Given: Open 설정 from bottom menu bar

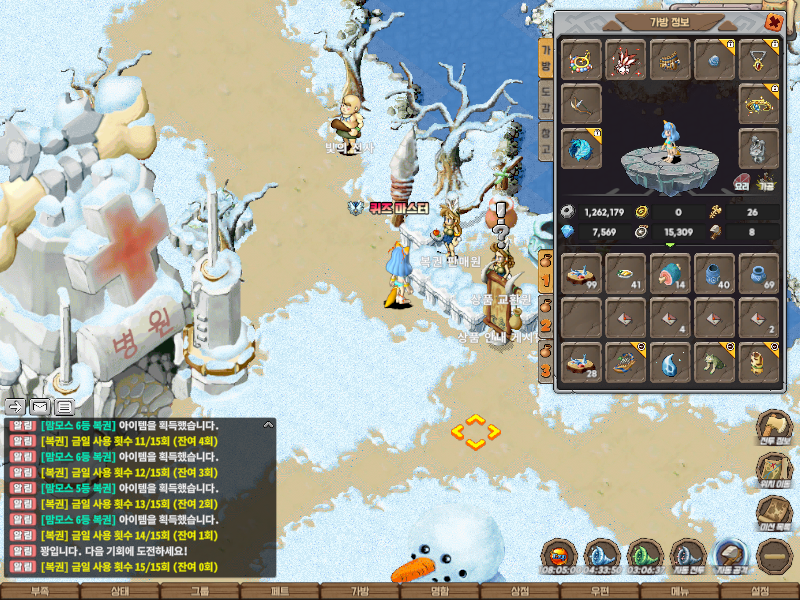Looking at the screenshot, I should (x=759, y=591).
